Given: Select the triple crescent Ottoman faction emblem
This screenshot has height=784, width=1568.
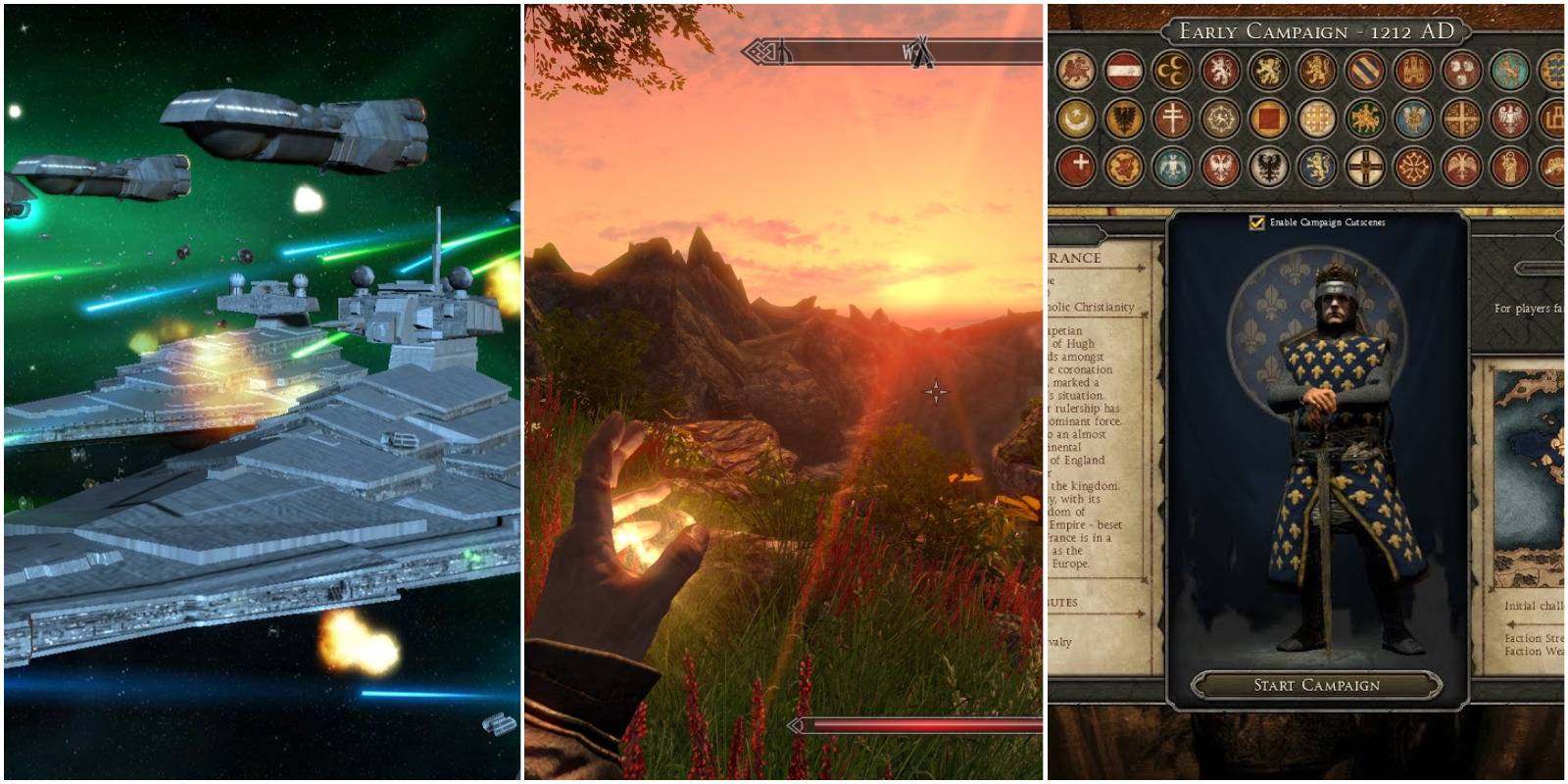Looking at the screenshot, I should [x=1173, y=71].
